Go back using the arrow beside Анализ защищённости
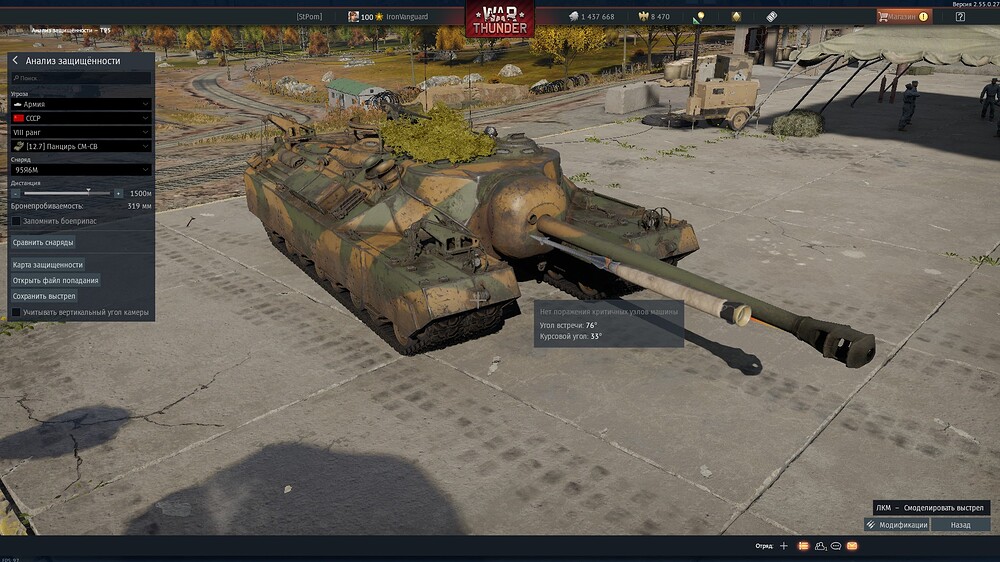Screen dimensions: 1000x562 (16, 61)
